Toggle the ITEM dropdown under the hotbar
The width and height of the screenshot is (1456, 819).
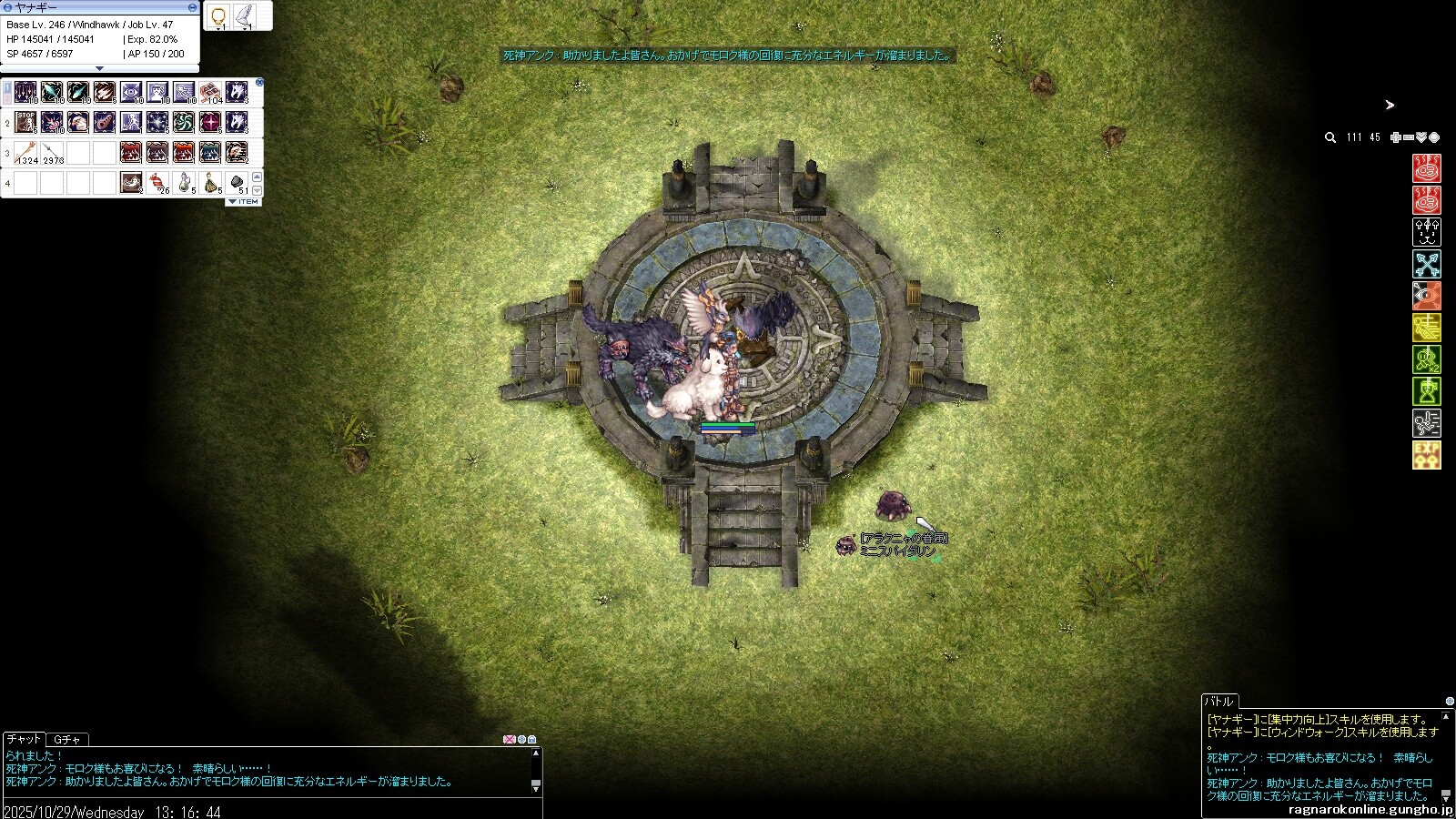click(x=244, y=202)
